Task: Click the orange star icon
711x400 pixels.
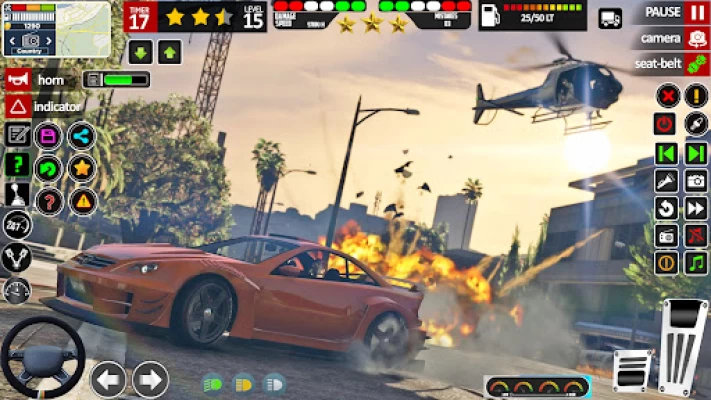Action: [82, 168]
